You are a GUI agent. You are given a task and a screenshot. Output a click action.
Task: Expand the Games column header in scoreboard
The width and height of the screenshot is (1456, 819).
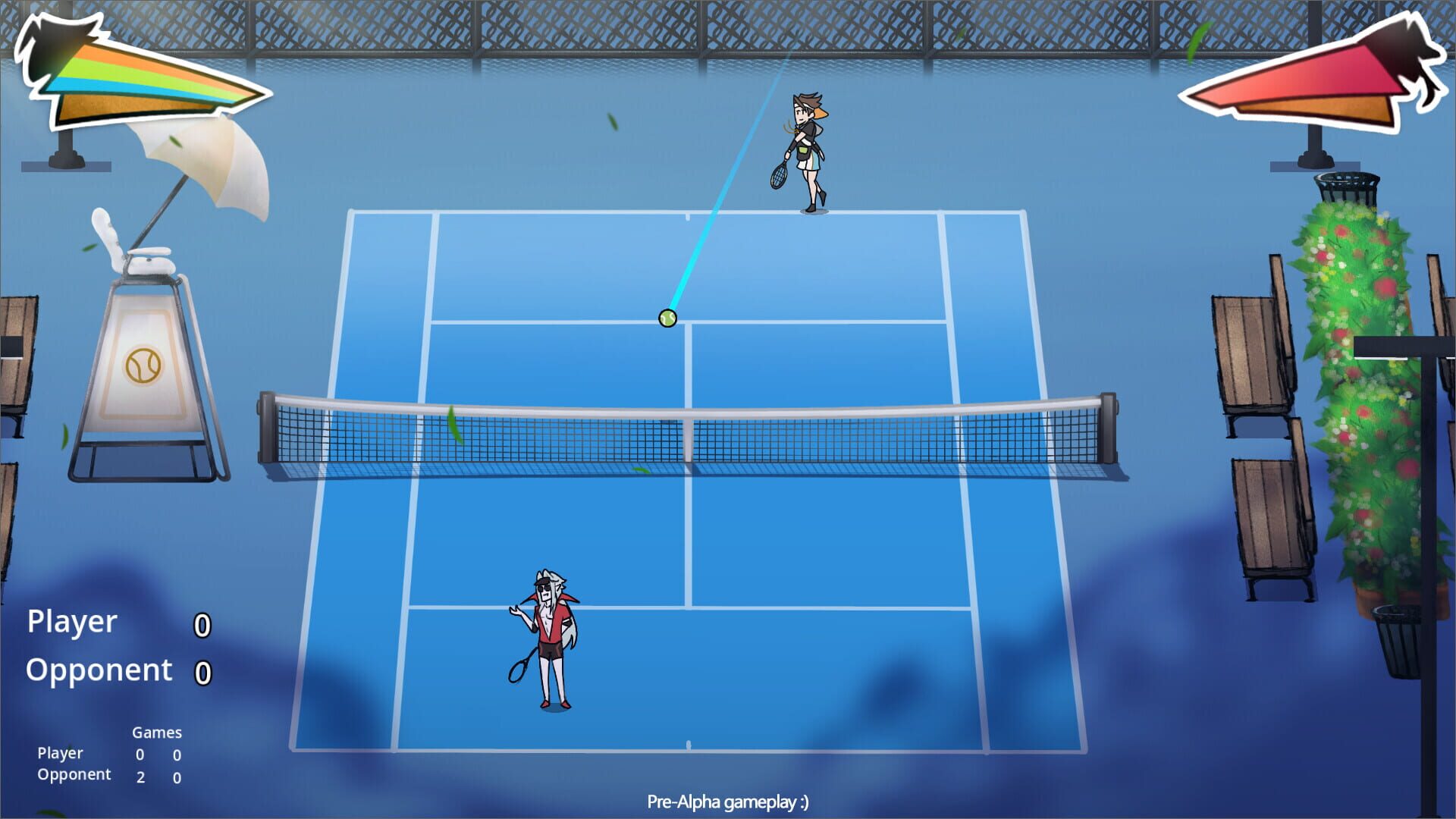pyautogui.click(x=157, y=733)
